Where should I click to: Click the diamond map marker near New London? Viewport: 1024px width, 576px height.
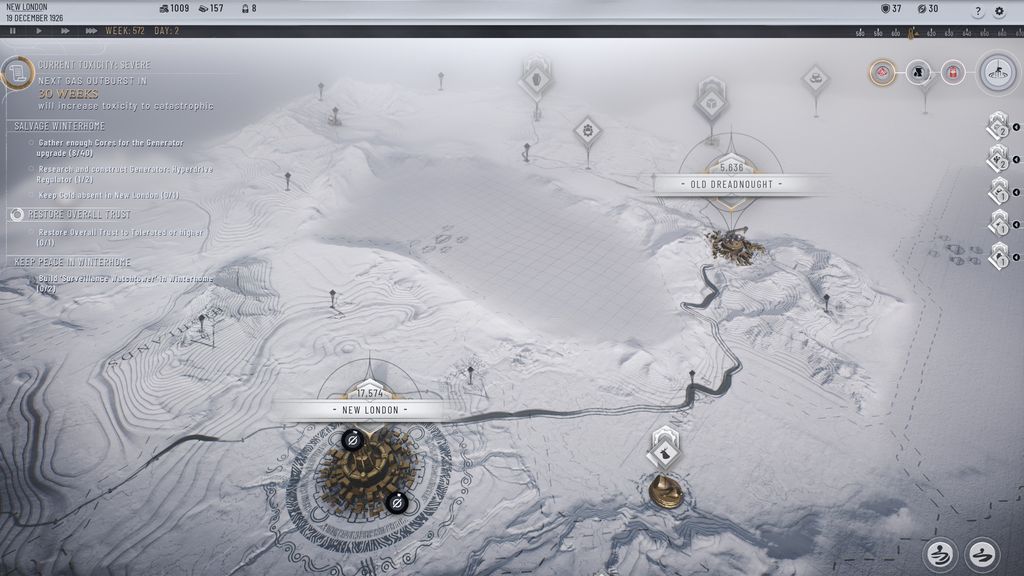[663, 452]
